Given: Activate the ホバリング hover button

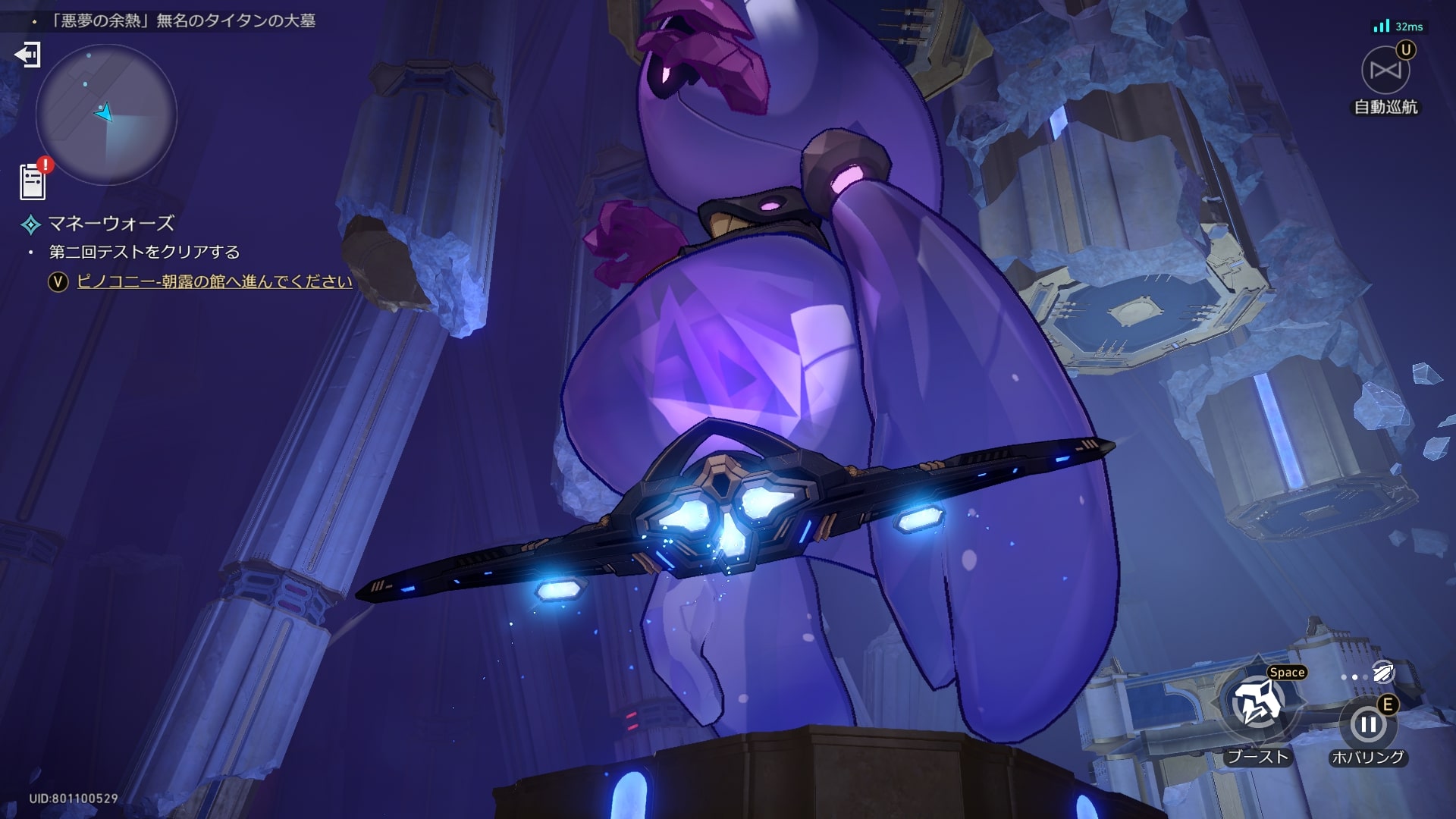Looking at the screenshot, I should (1368, 725).
